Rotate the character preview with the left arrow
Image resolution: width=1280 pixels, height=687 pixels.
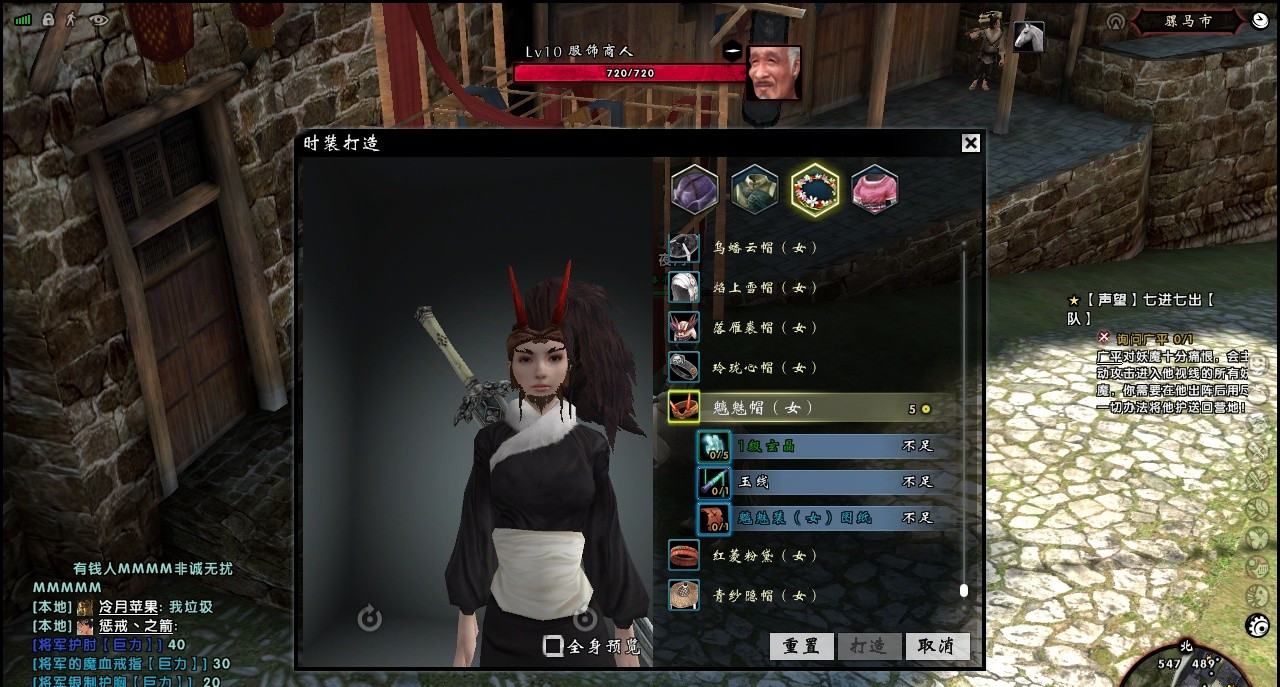click(369, 619)
